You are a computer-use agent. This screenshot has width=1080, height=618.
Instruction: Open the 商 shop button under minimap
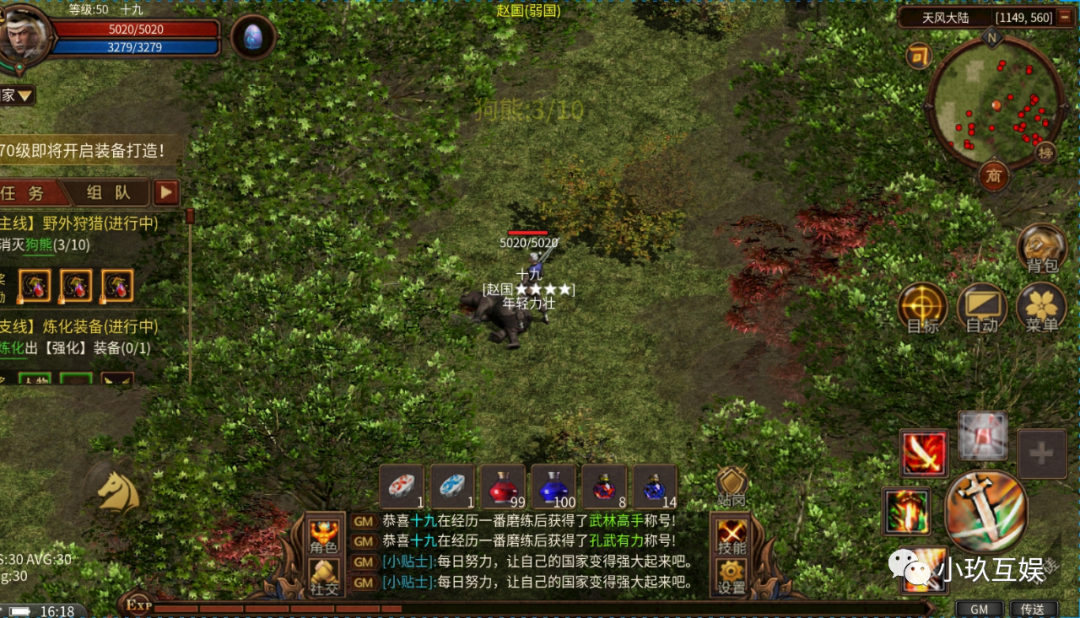[993, 176]
